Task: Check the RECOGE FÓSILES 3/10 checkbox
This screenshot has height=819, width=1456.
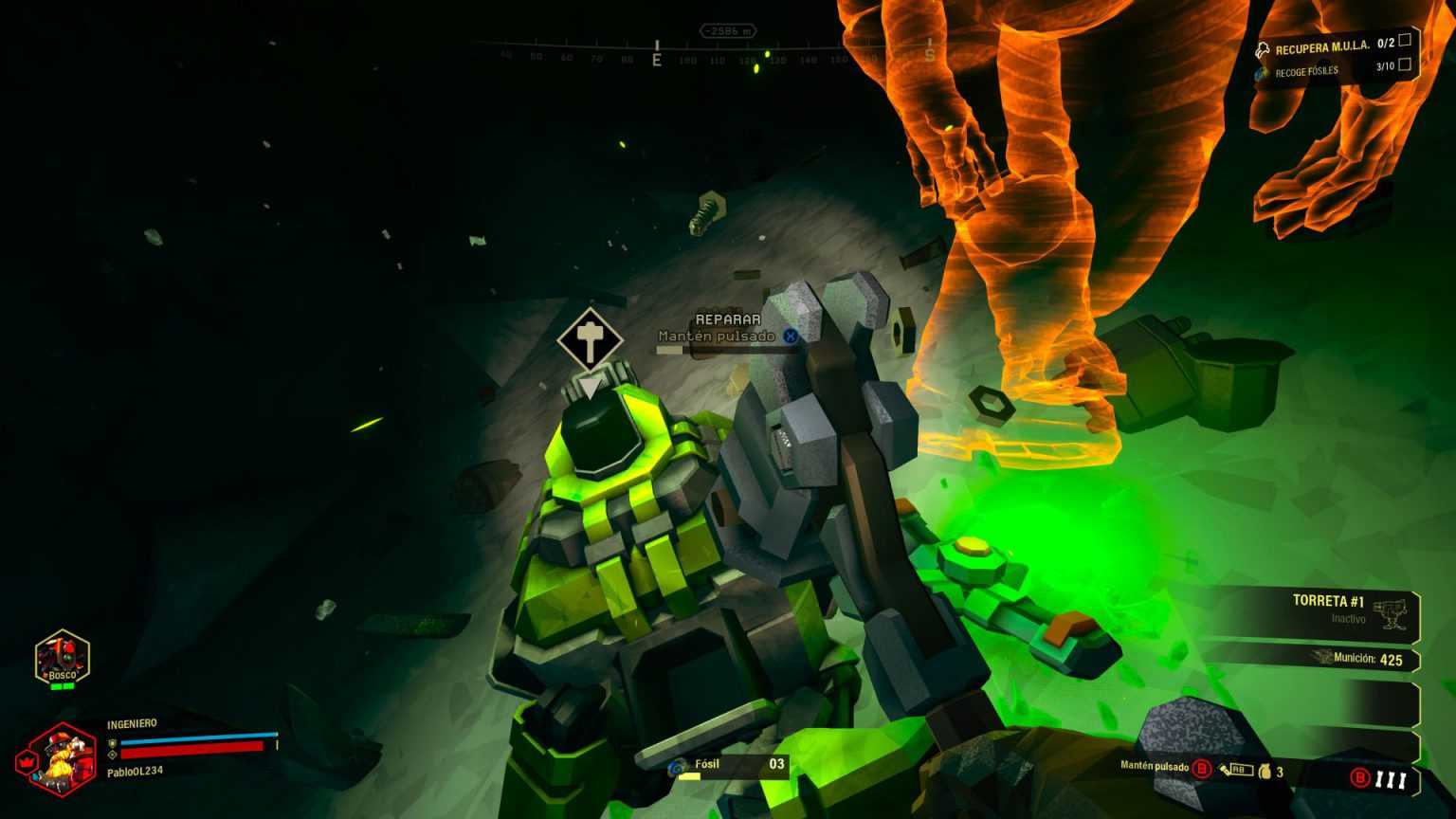Action: [x=1405, y=65]
